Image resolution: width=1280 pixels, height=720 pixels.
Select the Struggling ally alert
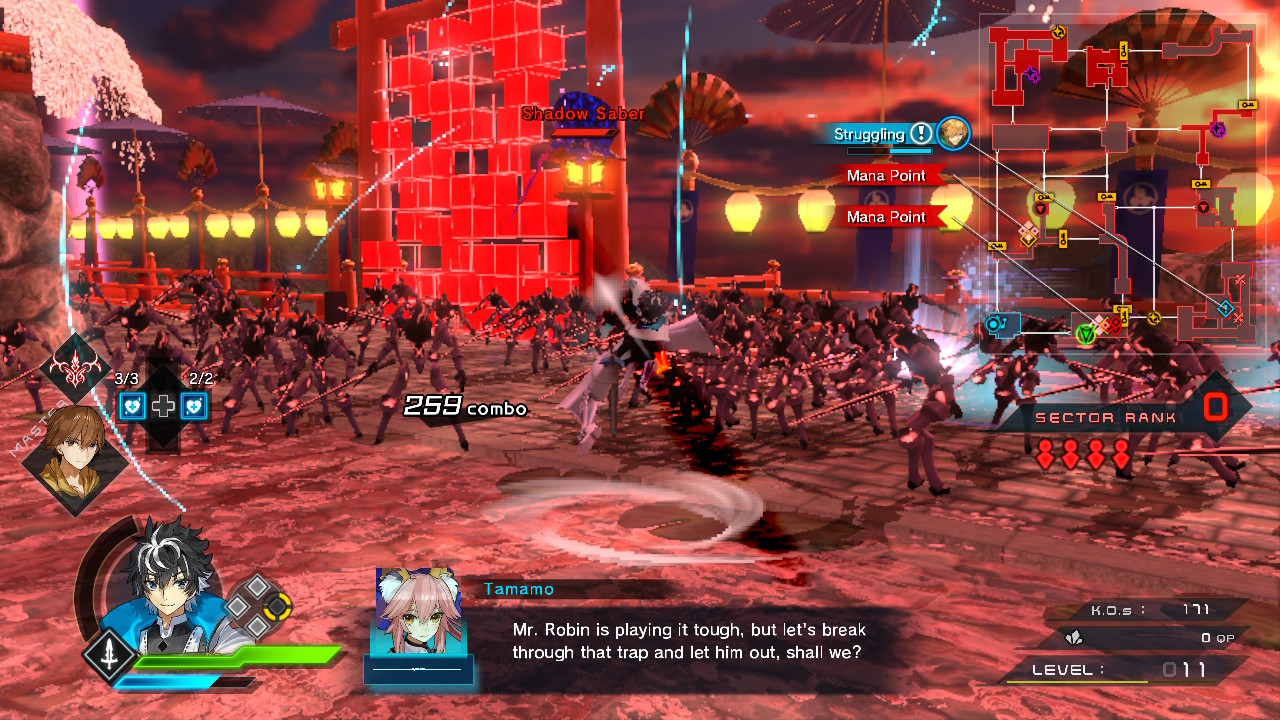pyautogui.click(x=870, y=134)
